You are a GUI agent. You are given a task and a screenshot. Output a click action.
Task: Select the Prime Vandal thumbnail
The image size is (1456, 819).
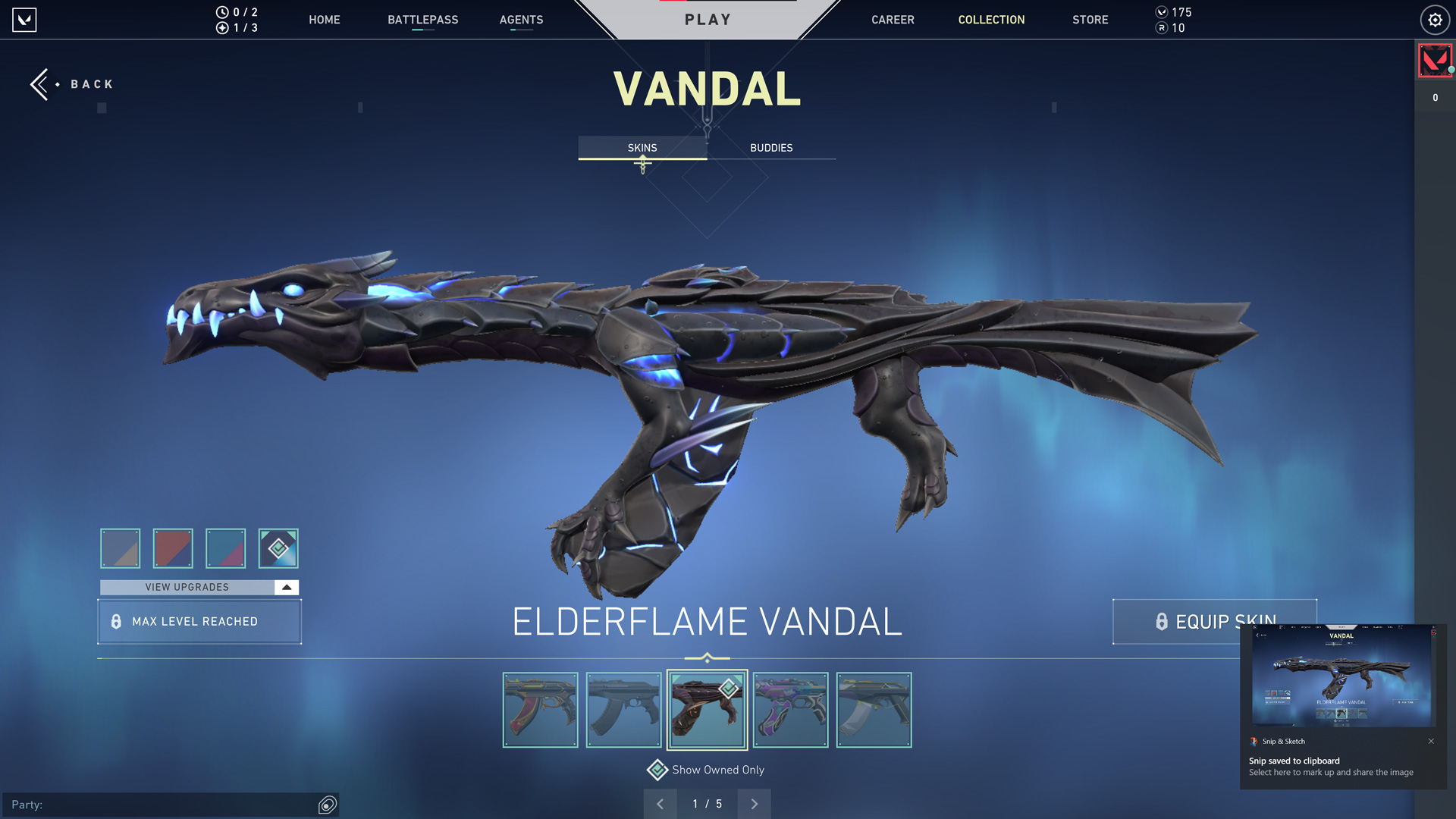(x=873, y=710)
